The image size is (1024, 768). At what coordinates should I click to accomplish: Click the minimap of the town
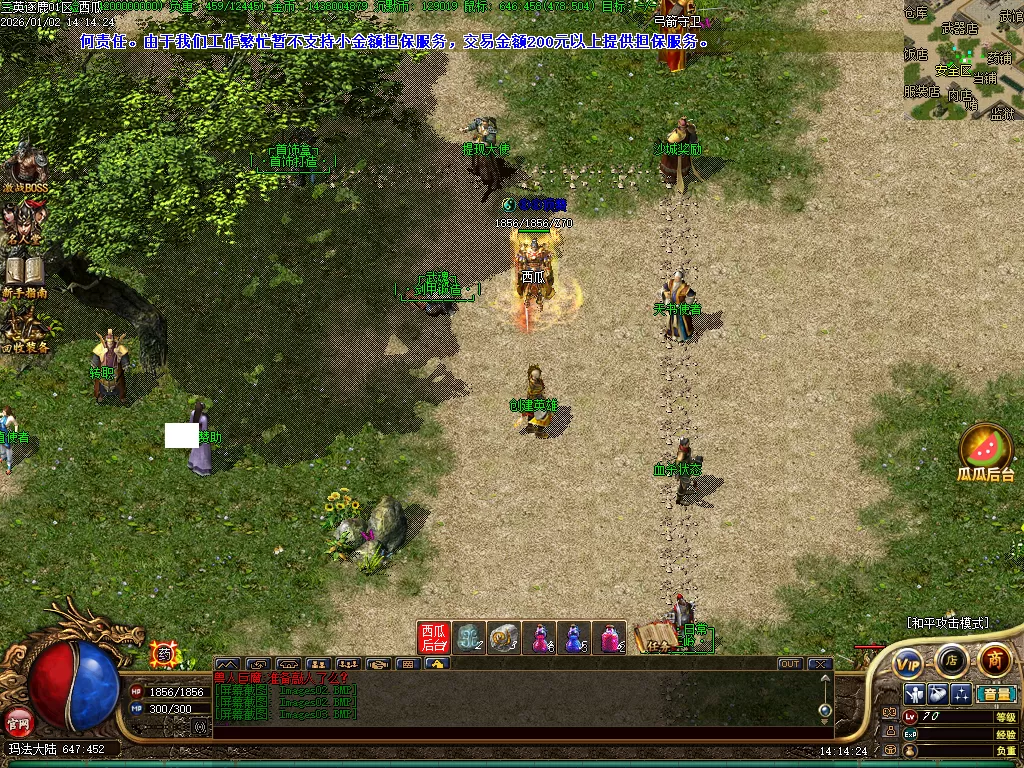[962, 62]
